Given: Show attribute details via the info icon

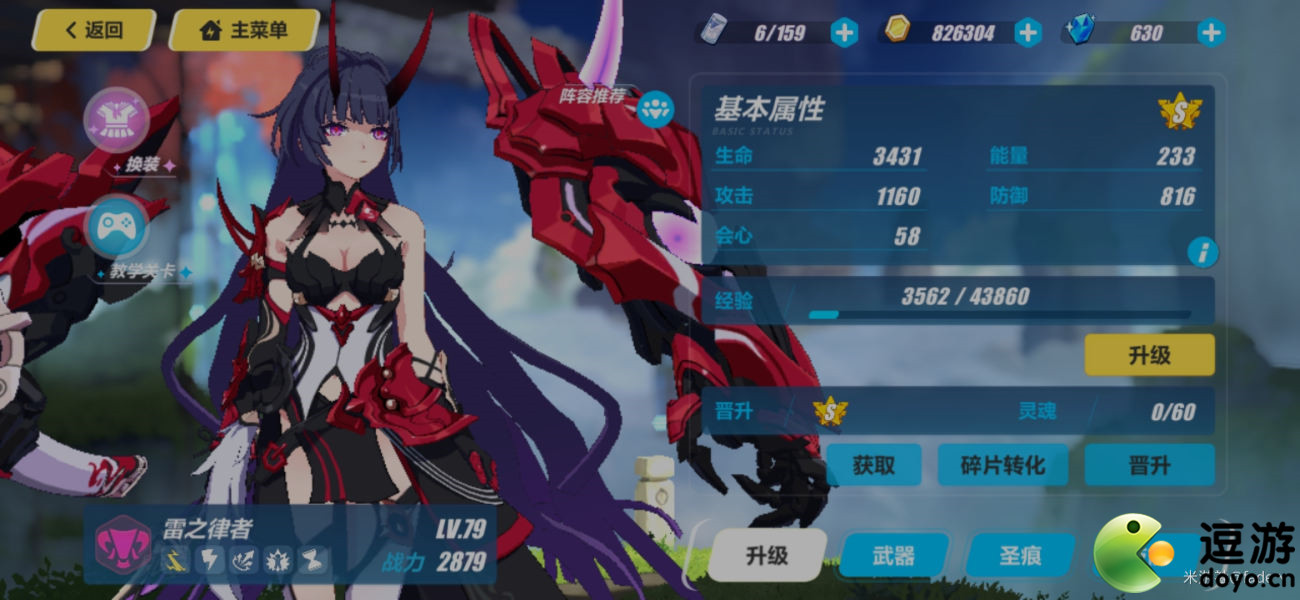Looking at the screenshot, I should click(1201, 251).
